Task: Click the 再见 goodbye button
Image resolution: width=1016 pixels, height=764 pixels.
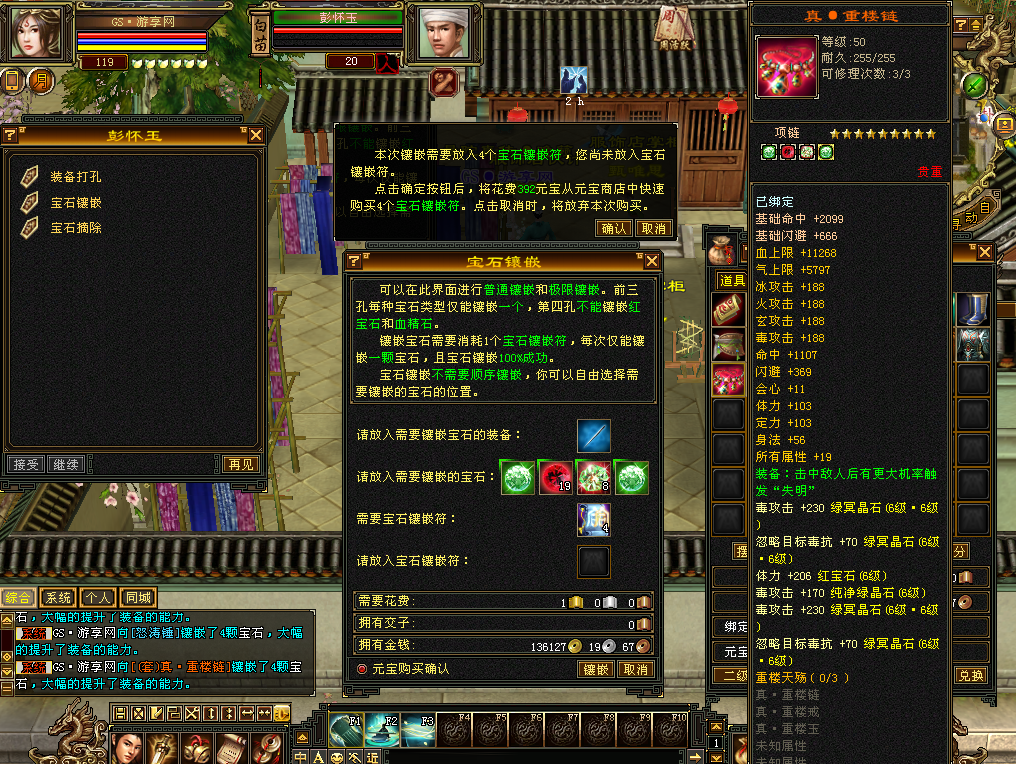Action: 241,465
